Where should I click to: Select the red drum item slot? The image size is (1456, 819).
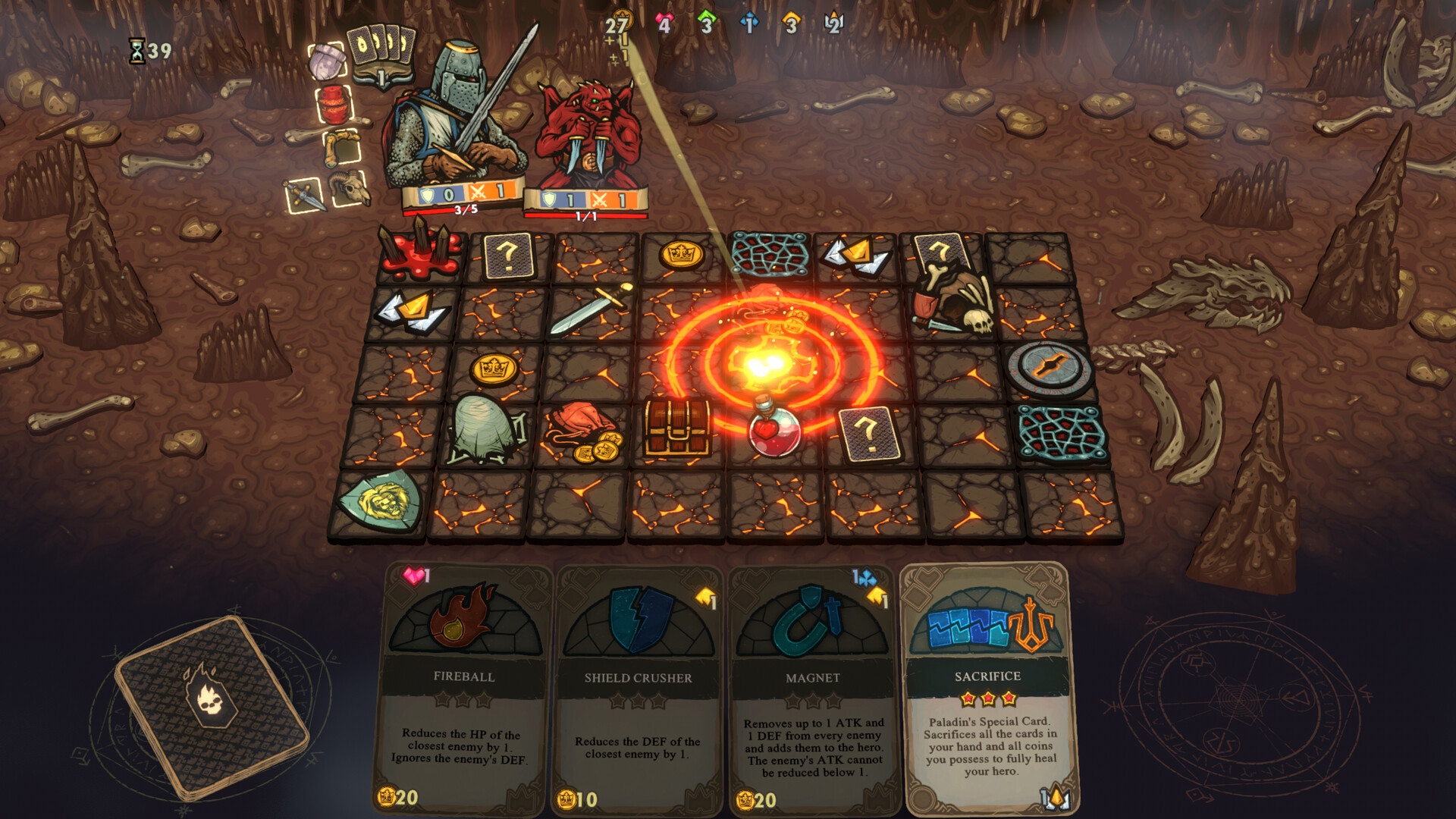pyautogui.click(x=334, y=104)
